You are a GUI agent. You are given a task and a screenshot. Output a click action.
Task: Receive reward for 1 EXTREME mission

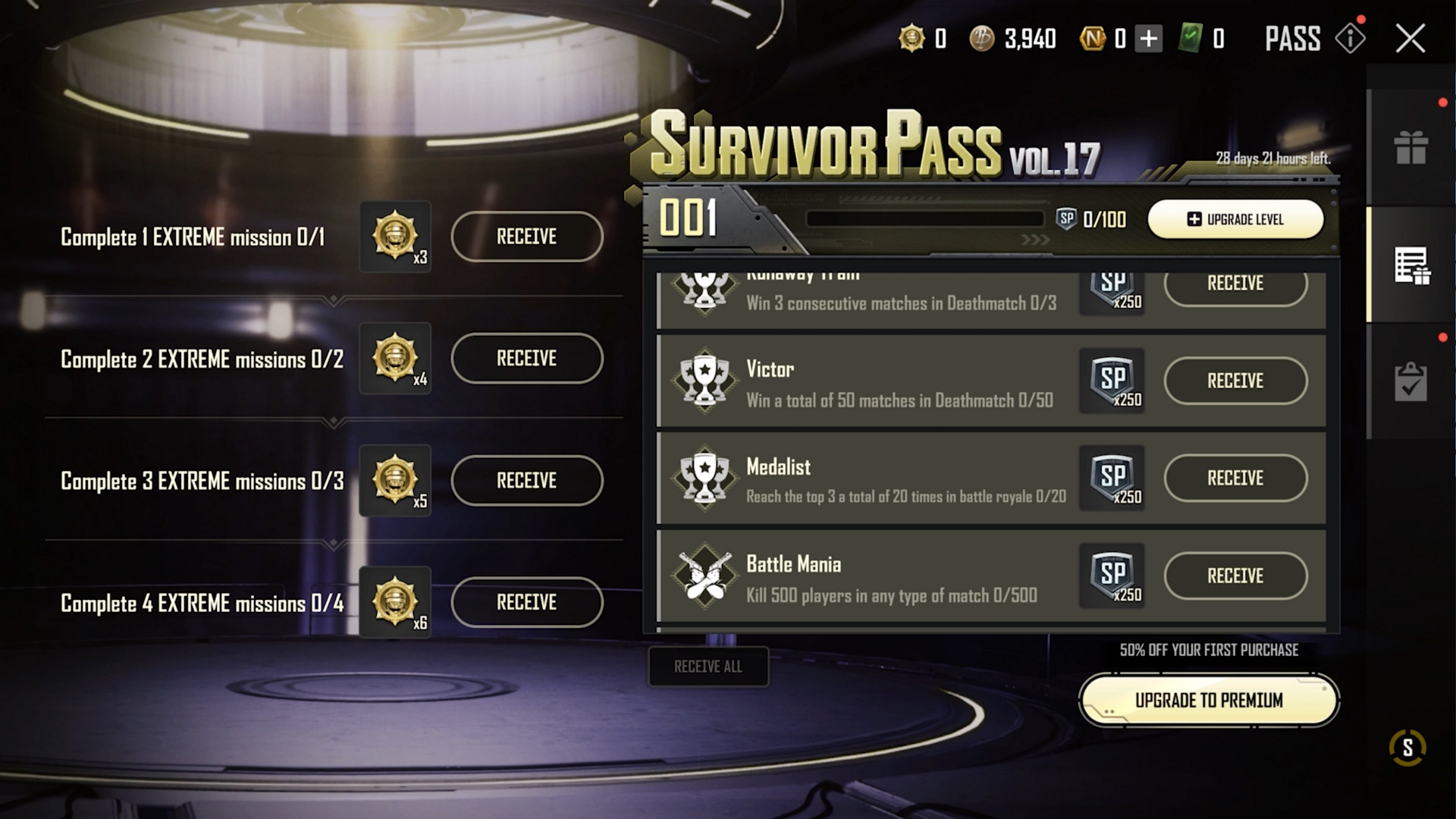click(526, 237)
